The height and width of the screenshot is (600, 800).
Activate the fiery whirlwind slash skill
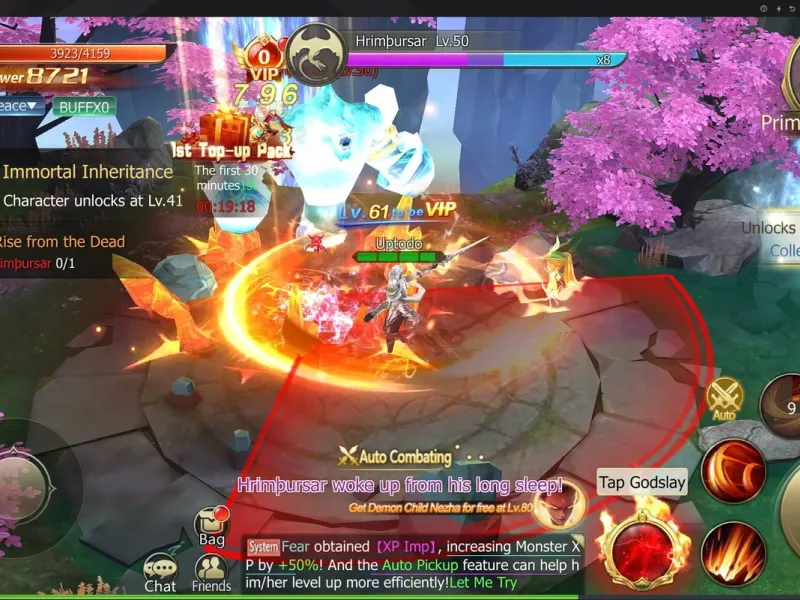pos(733,468)
